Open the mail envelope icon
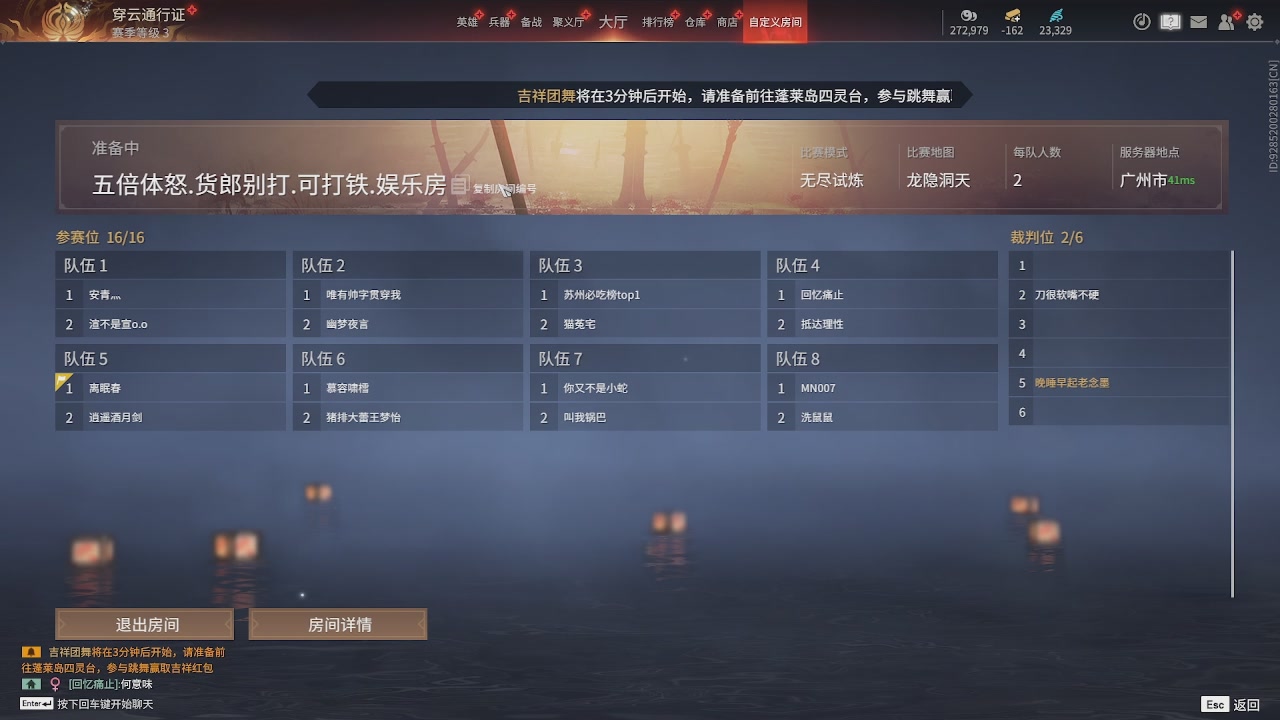The height and width of the screenshot is (720, 1280). pos(1198,21)
